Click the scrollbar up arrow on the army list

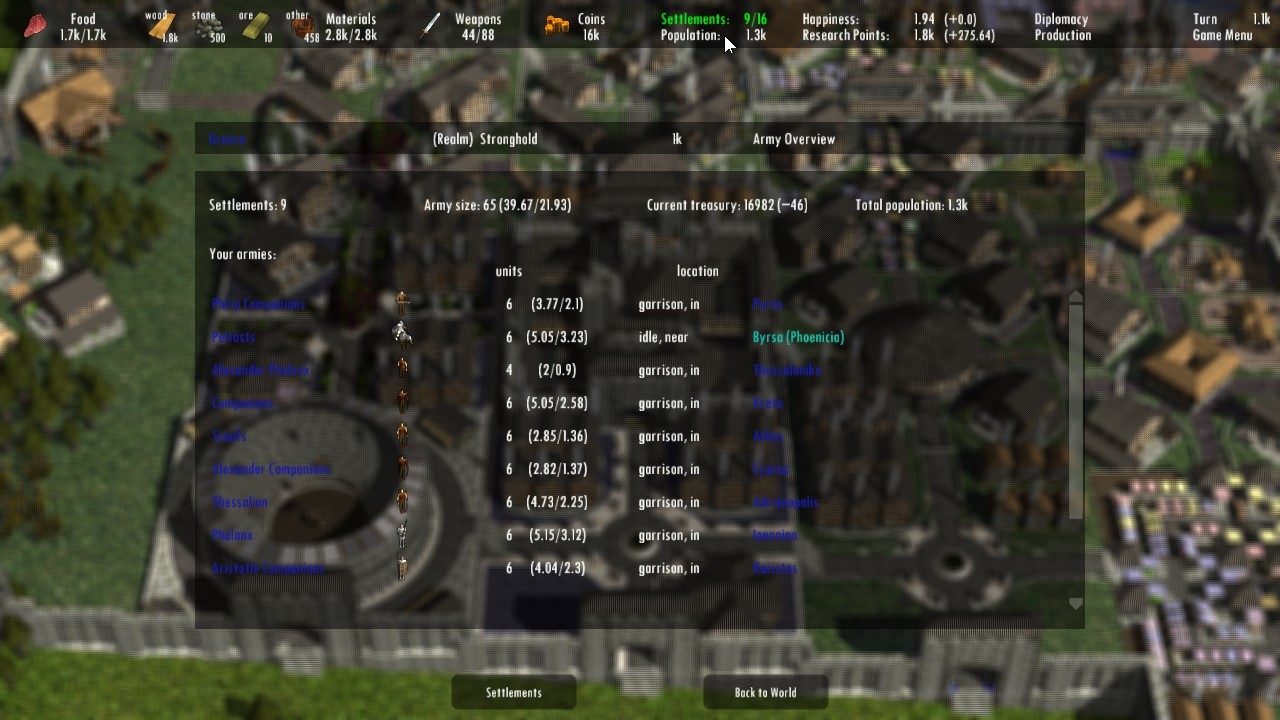(1075, 295)
